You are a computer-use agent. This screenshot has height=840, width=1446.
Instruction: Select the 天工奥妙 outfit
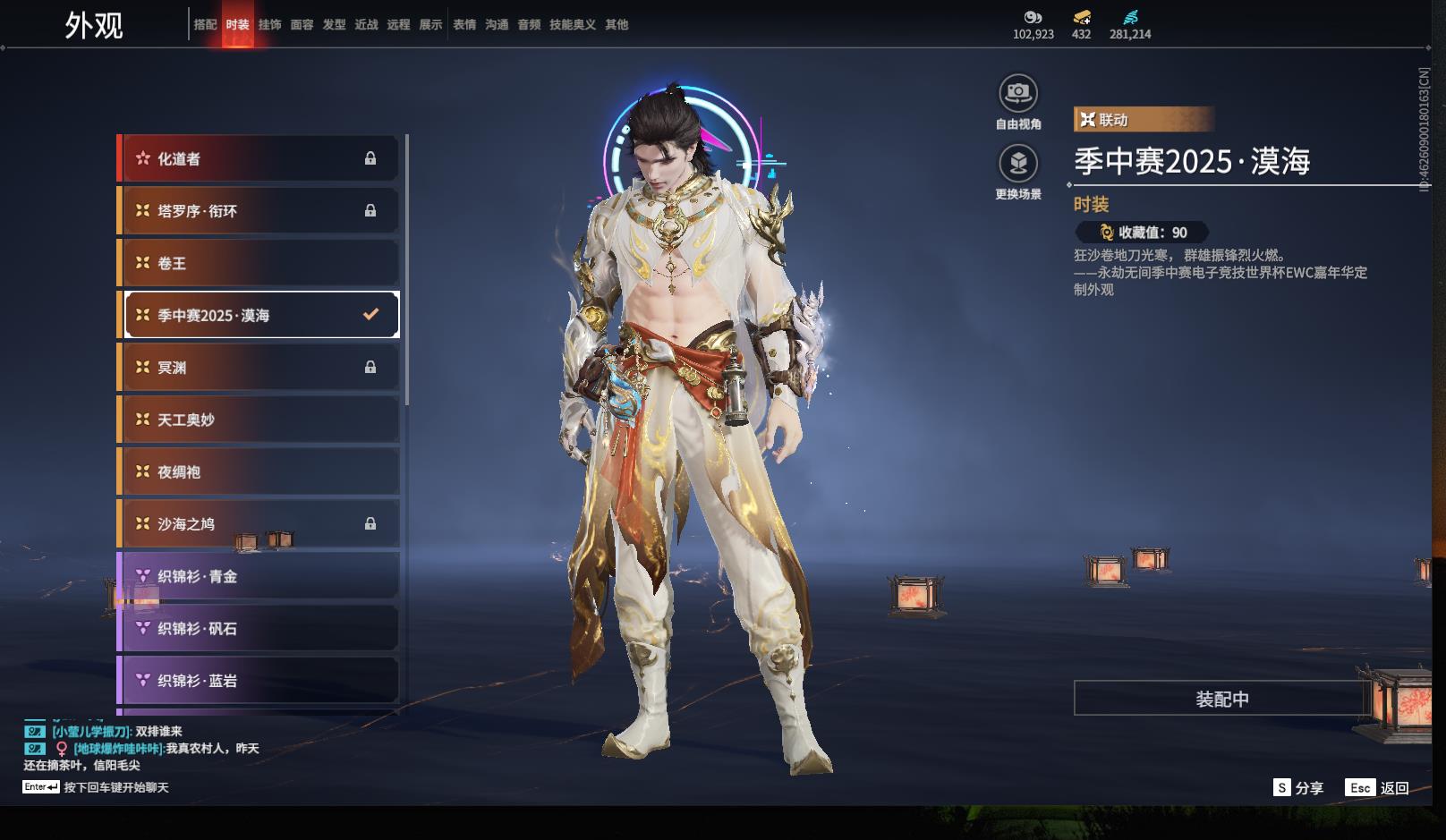[259, 420]
